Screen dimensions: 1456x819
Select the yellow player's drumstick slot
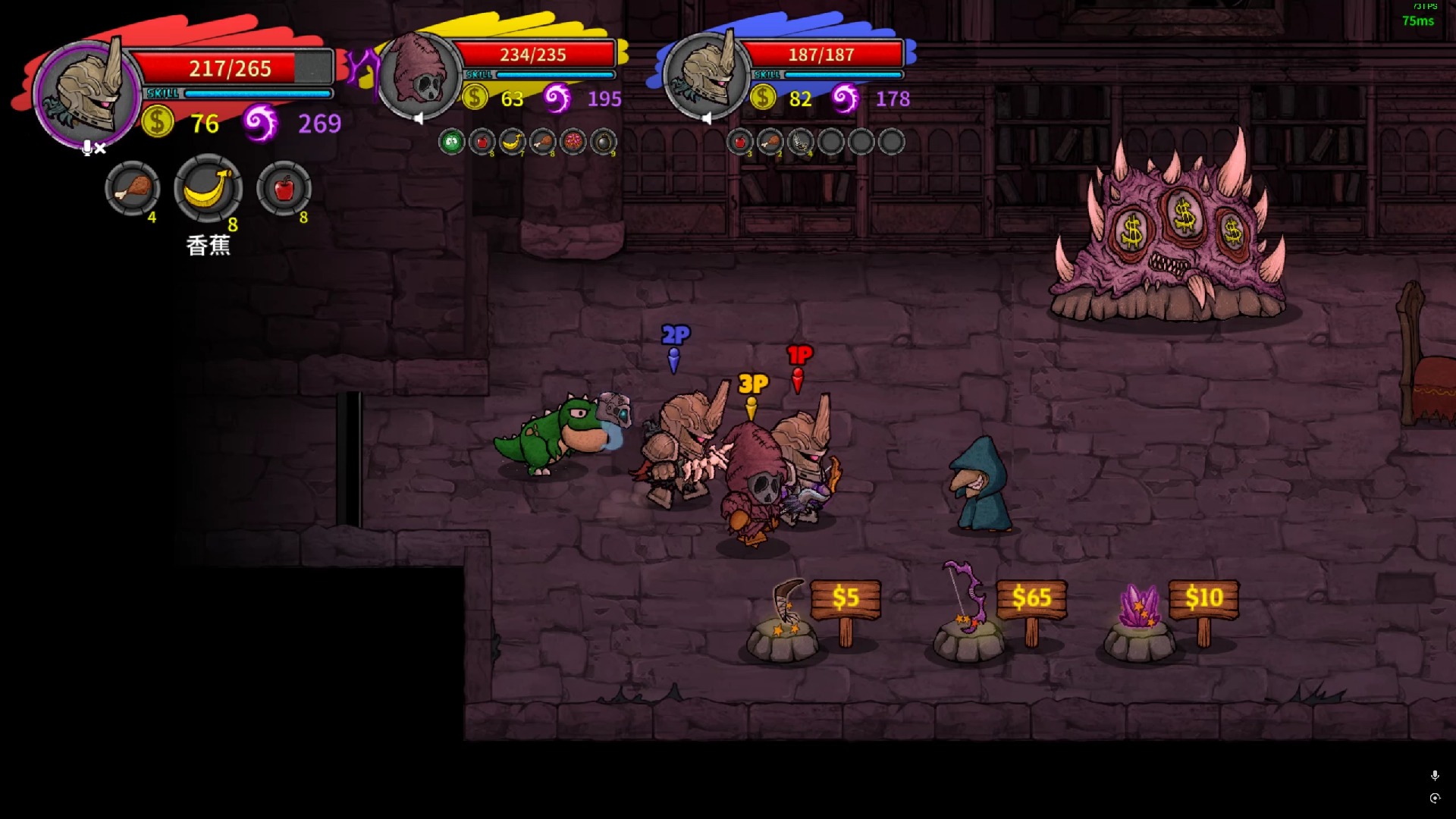point(543,142)
